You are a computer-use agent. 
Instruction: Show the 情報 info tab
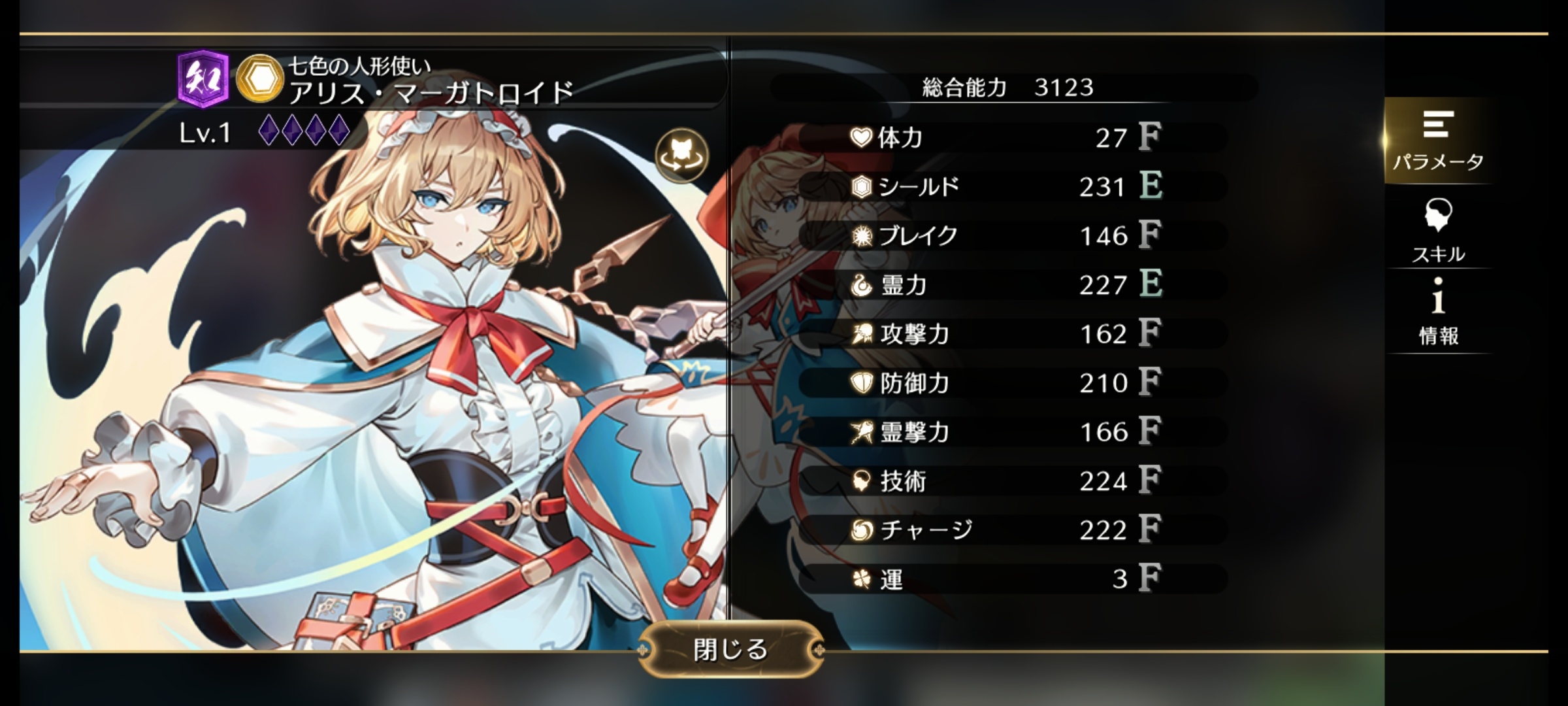[x=1438, y=312]
